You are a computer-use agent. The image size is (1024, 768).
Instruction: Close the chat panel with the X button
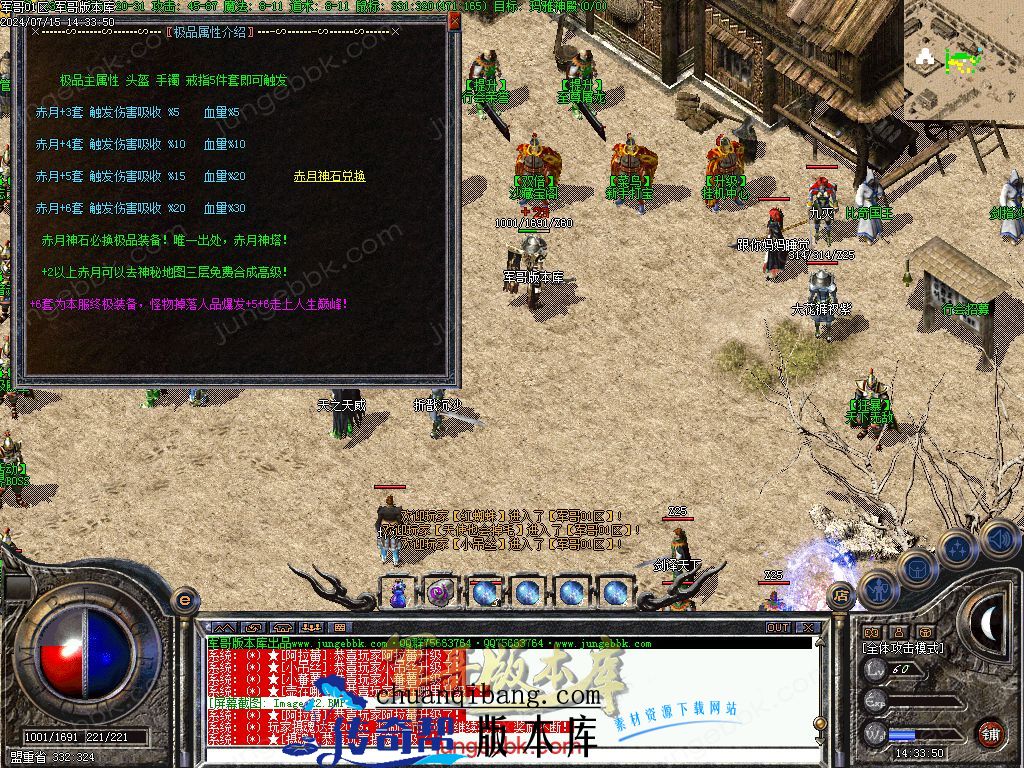click(x=807, y=627)
